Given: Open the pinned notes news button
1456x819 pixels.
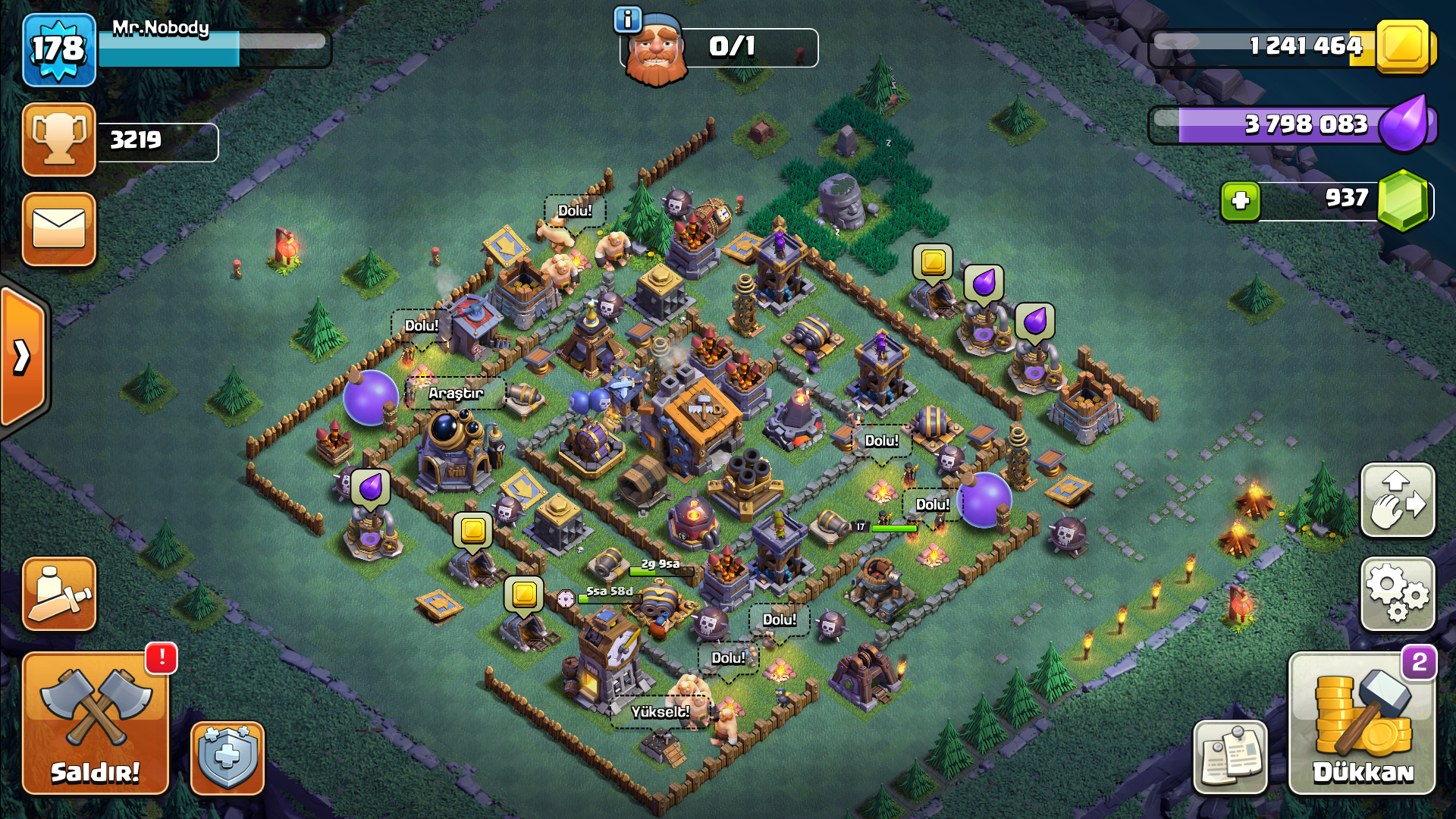Looking at the screenshot, I should (1230, 757).
